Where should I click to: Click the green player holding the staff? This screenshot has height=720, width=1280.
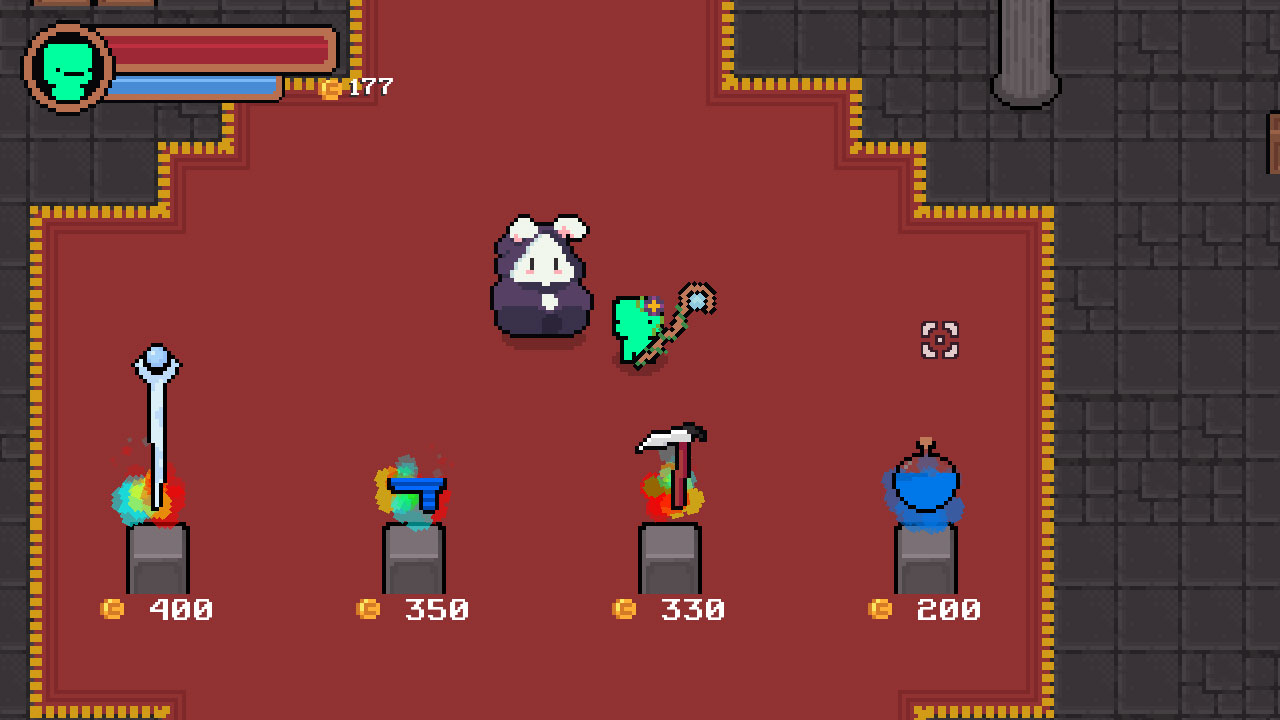click(640, 330)
